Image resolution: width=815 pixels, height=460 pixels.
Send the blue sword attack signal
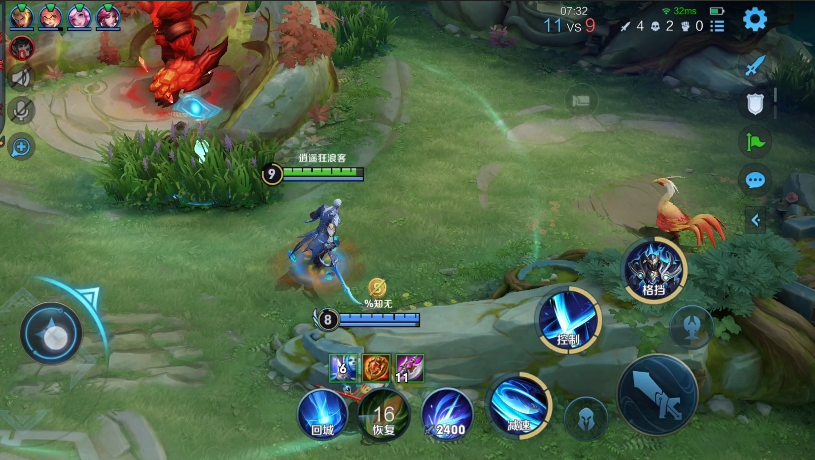(755, 65)
